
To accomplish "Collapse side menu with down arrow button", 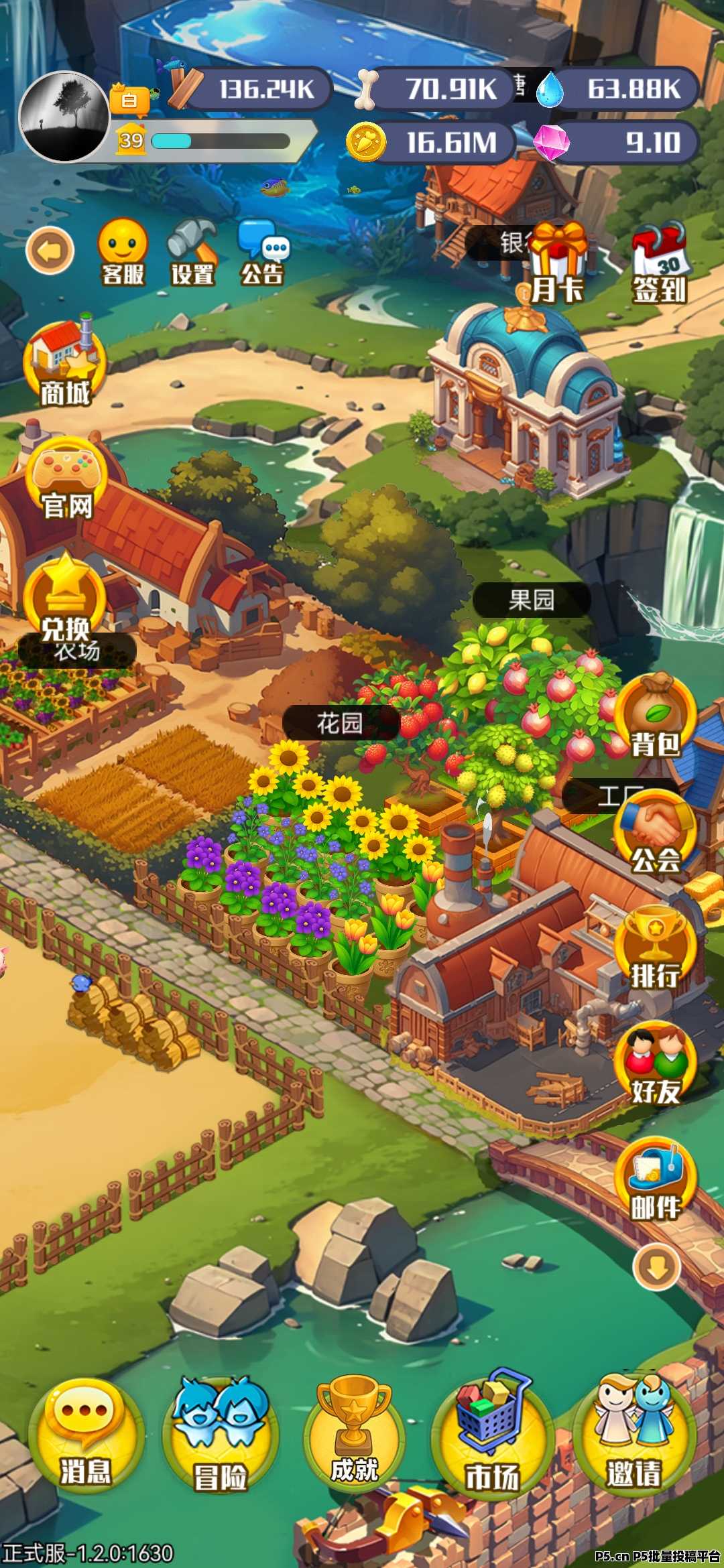I will tap(657, 1266).
